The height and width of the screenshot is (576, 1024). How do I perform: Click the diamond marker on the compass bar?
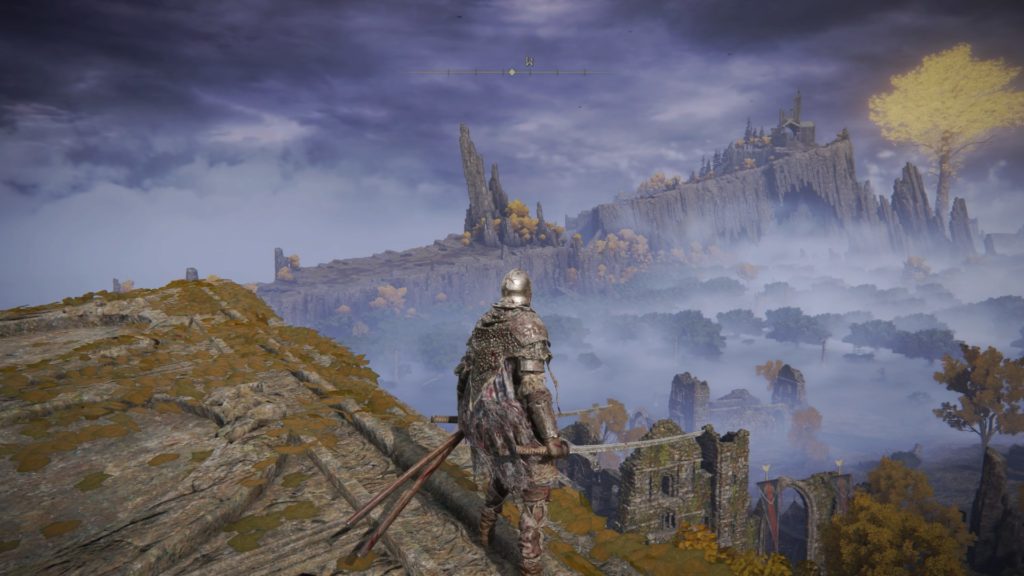click(512, 72)
